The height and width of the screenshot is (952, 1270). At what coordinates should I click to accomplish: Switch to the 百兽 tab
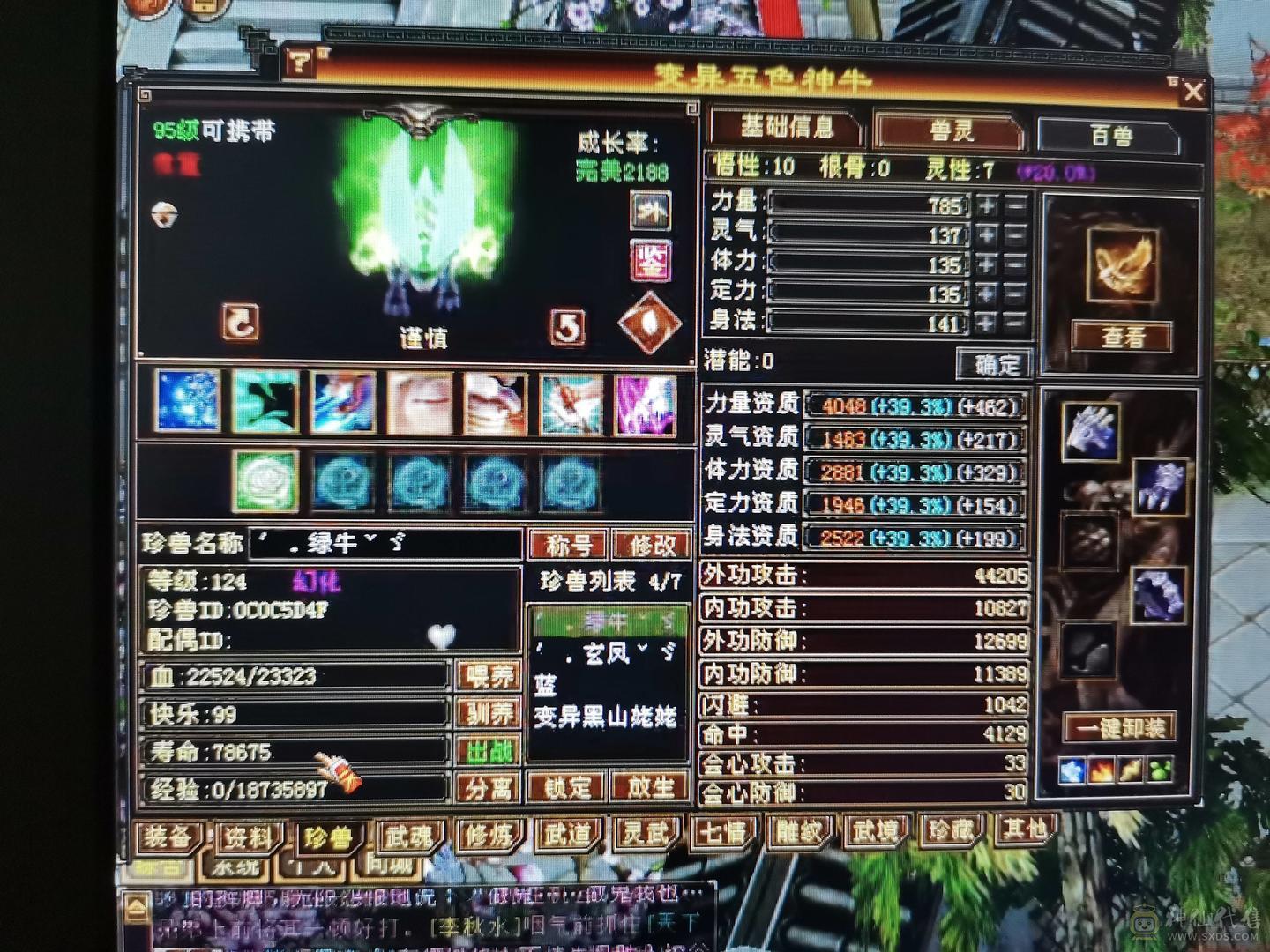pos(1109,130)
